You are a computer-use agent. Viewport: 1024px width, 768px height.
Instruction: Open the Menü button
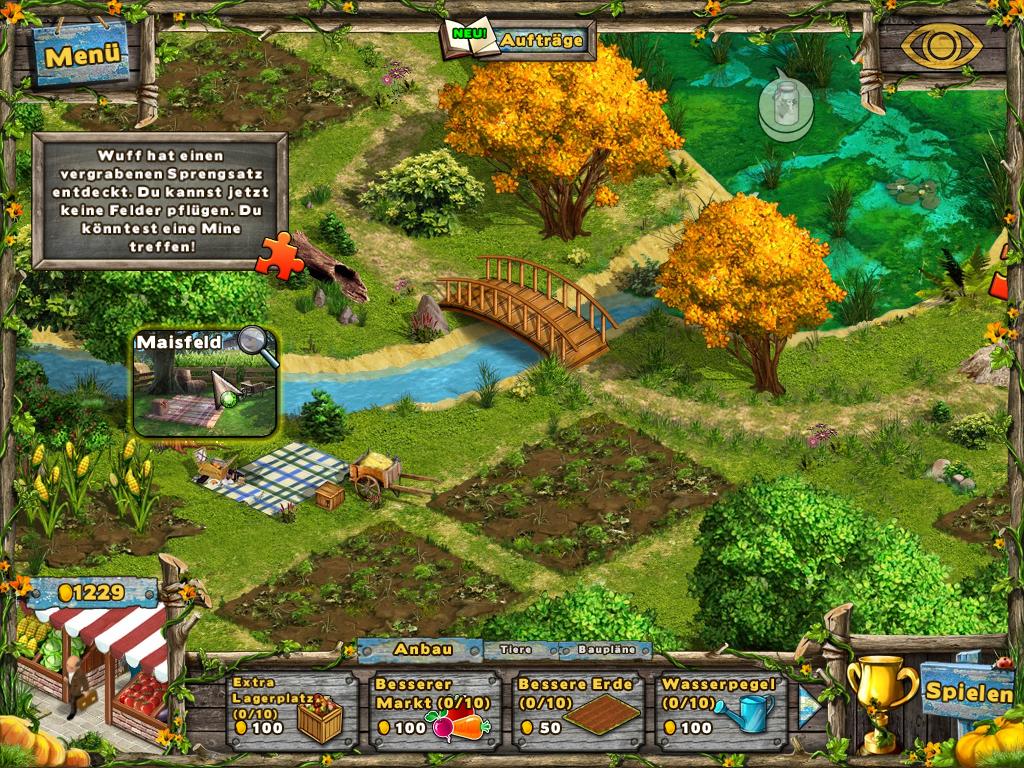[83, 55]
